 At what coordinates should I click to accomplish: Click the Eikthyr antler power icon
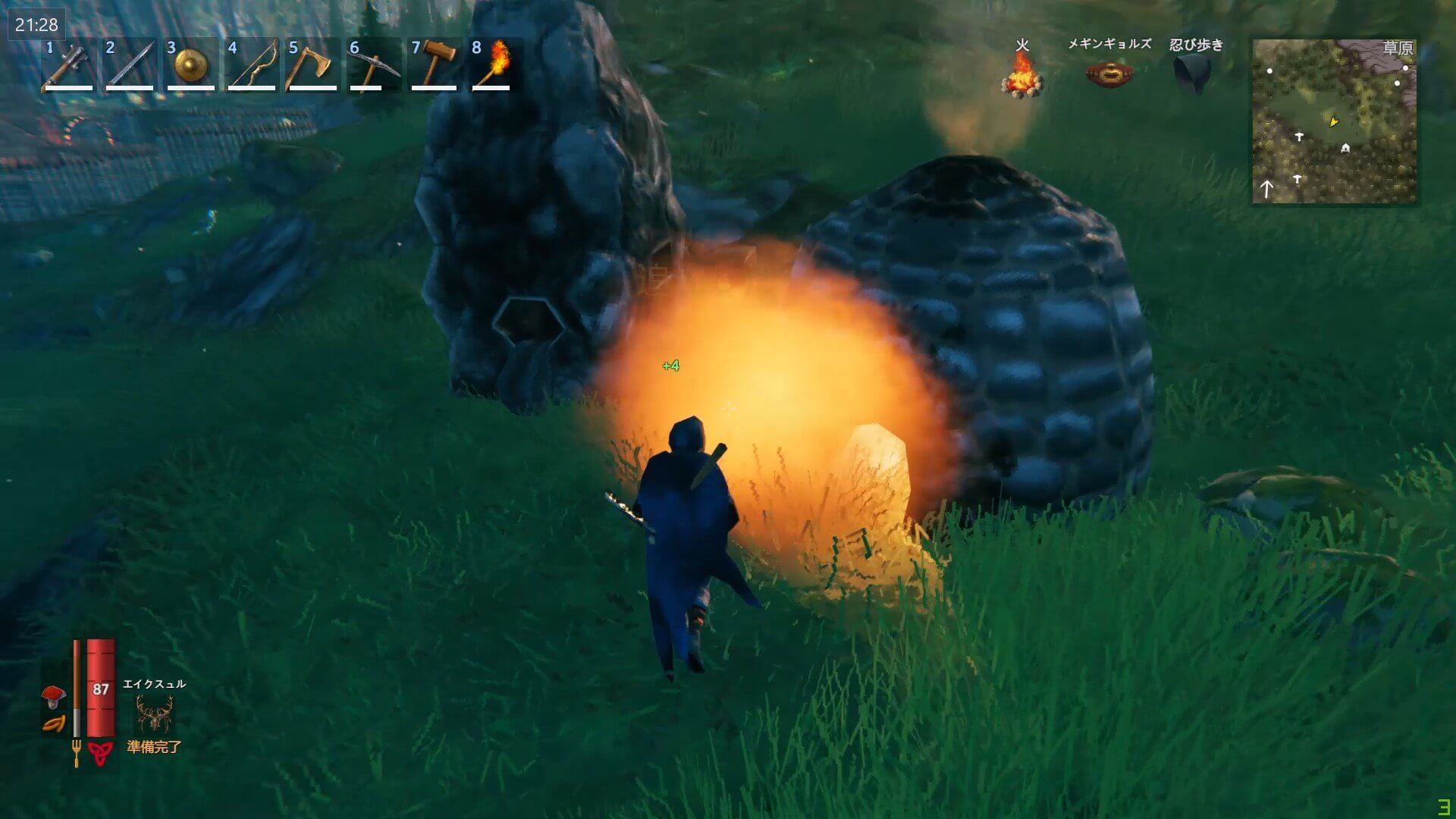tap(154, 713)
